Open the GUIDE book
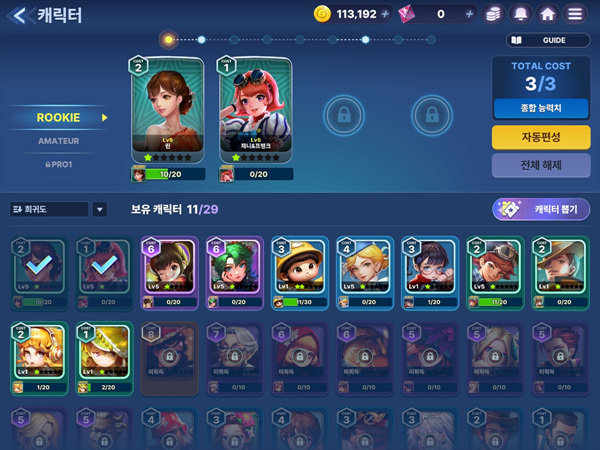 tap(549, 41)
